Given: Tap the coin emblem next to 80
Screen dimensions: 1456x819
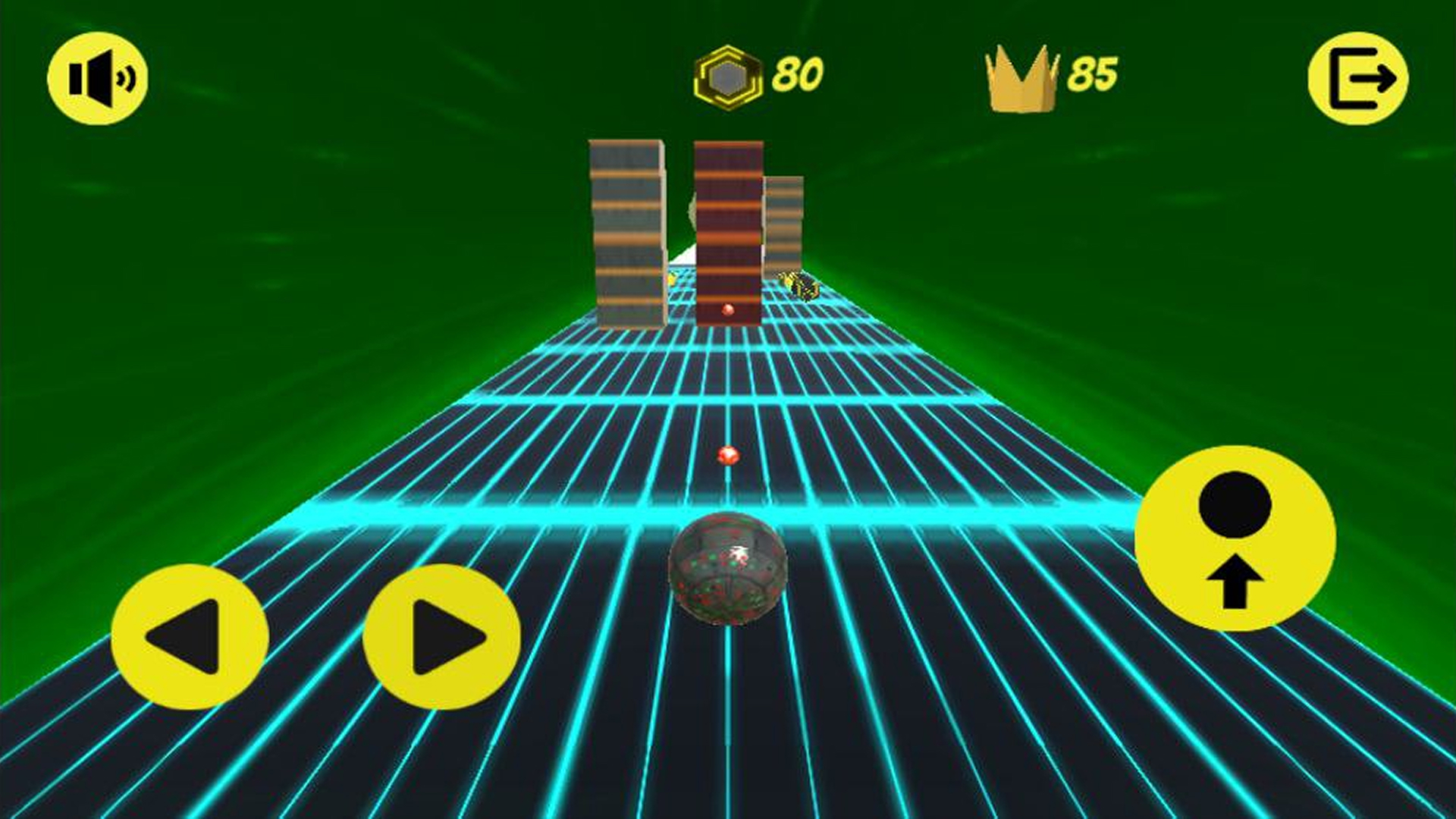Looking at the screenshot, I should click(x=730, y=74).
